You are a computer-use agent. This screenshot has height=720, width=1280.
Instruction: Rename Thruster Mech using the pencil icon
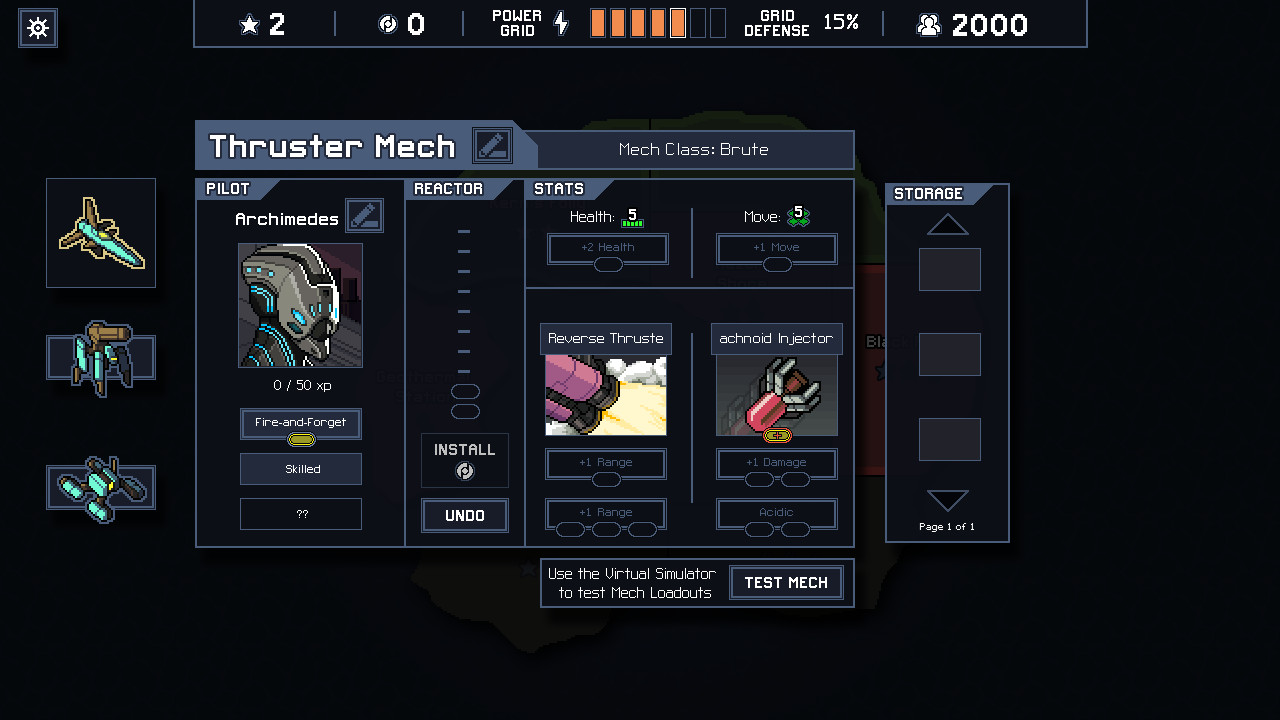(x=492, y=145)
